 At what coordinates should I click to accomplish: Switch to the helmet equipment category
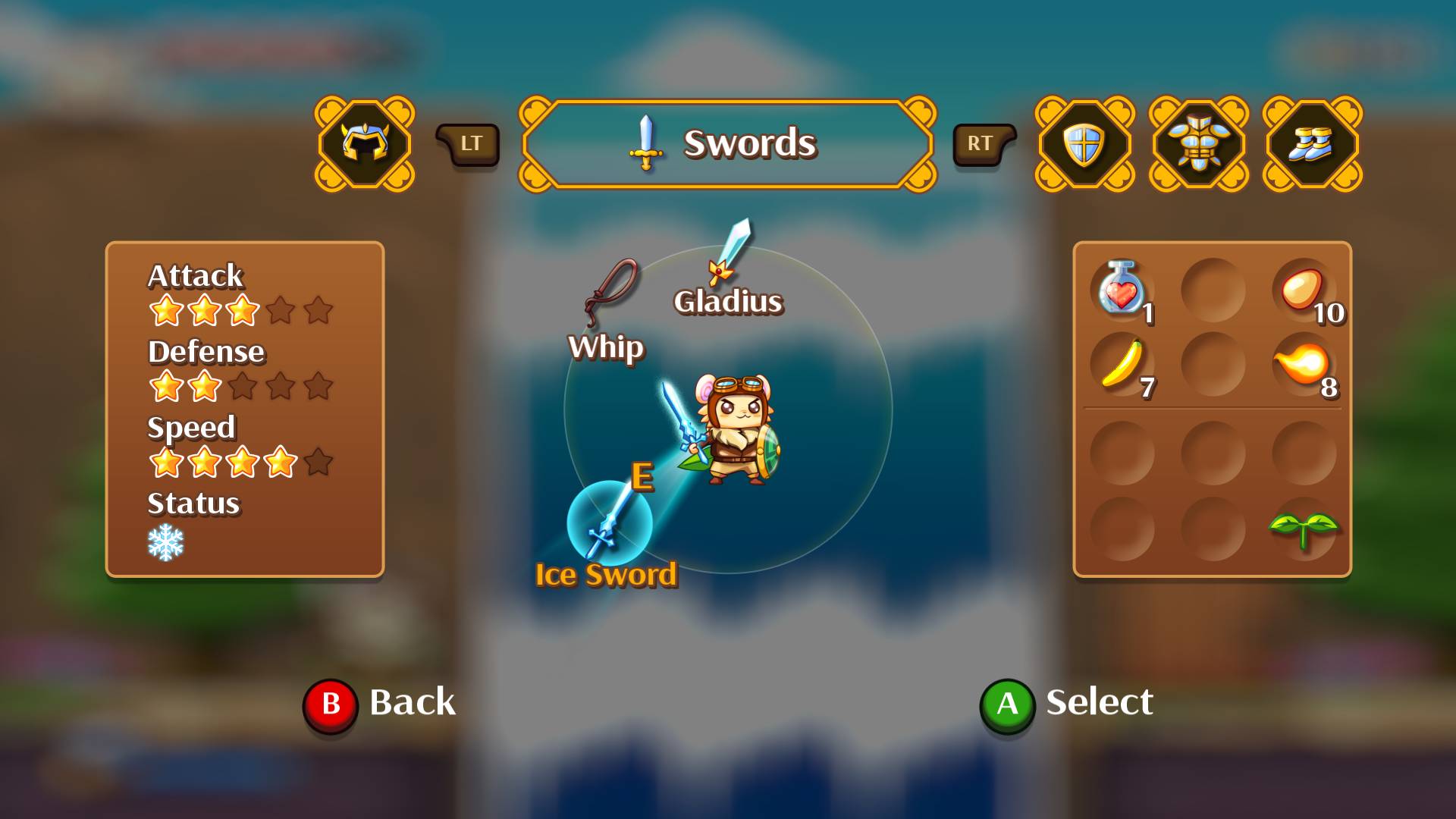coord(365,143)
